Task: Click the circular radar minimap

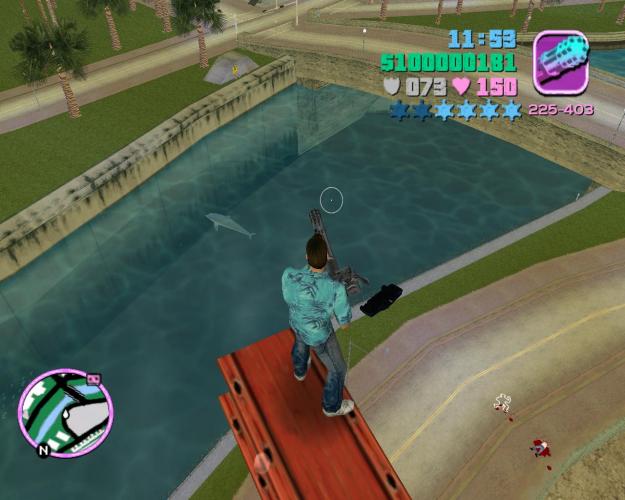Action: click(65, 412)
